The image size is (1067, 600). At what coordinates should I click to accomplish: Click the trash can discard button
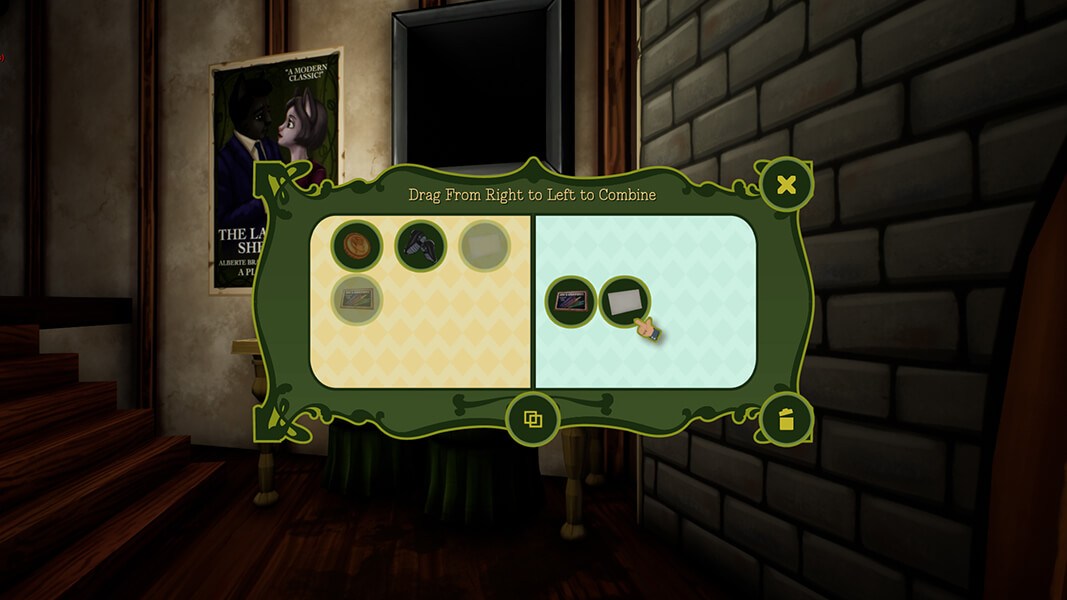[786, 418]
